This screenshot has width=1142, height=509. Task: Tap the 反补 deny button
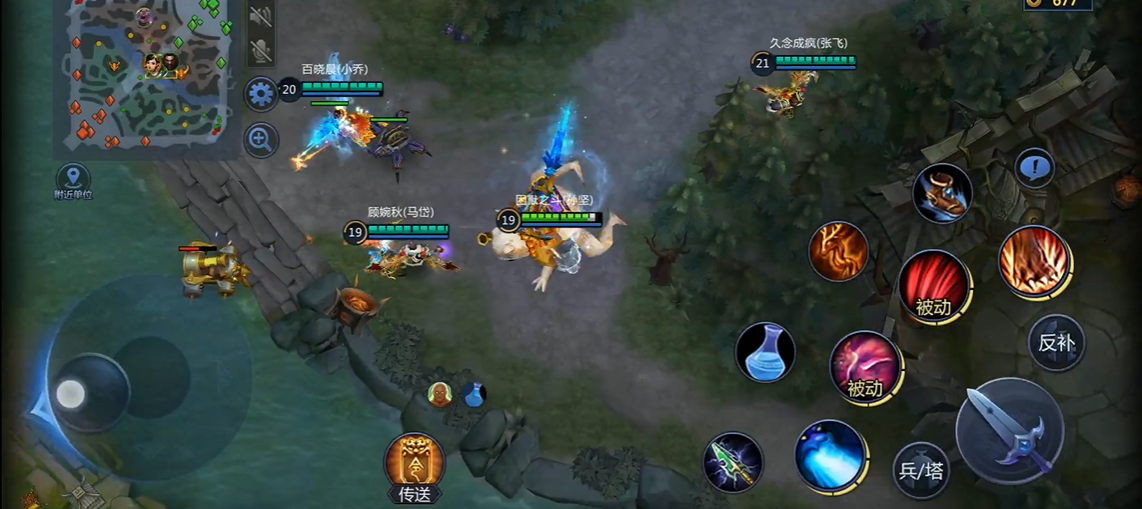1056,343
